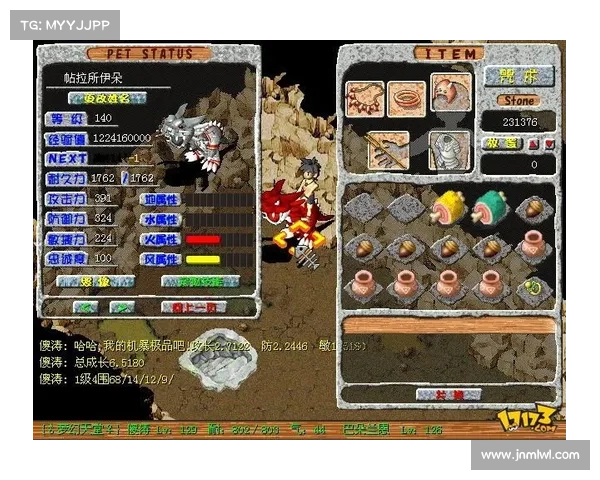
Task: Increase stone amount with the up arrow
Action: coord(532,143)
